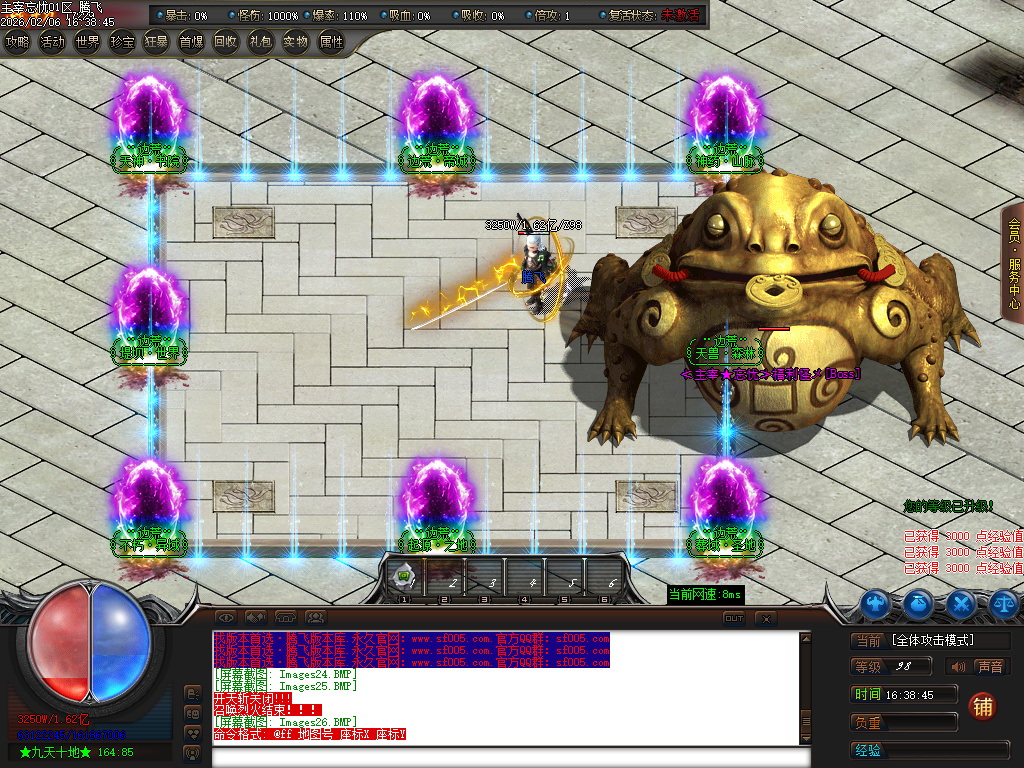Click the balance scales icon
The height and width of the screenshot is (768, 1024).
coord(1004,603)
